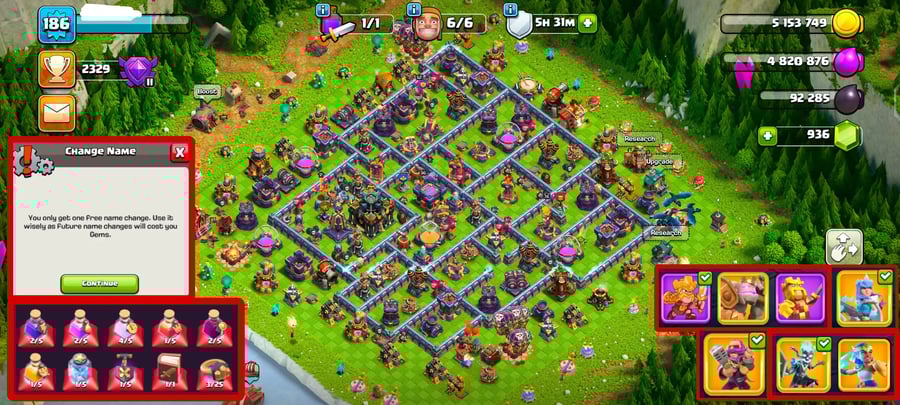
Task: Add shield time with plus button
Action: coord(587,23)
